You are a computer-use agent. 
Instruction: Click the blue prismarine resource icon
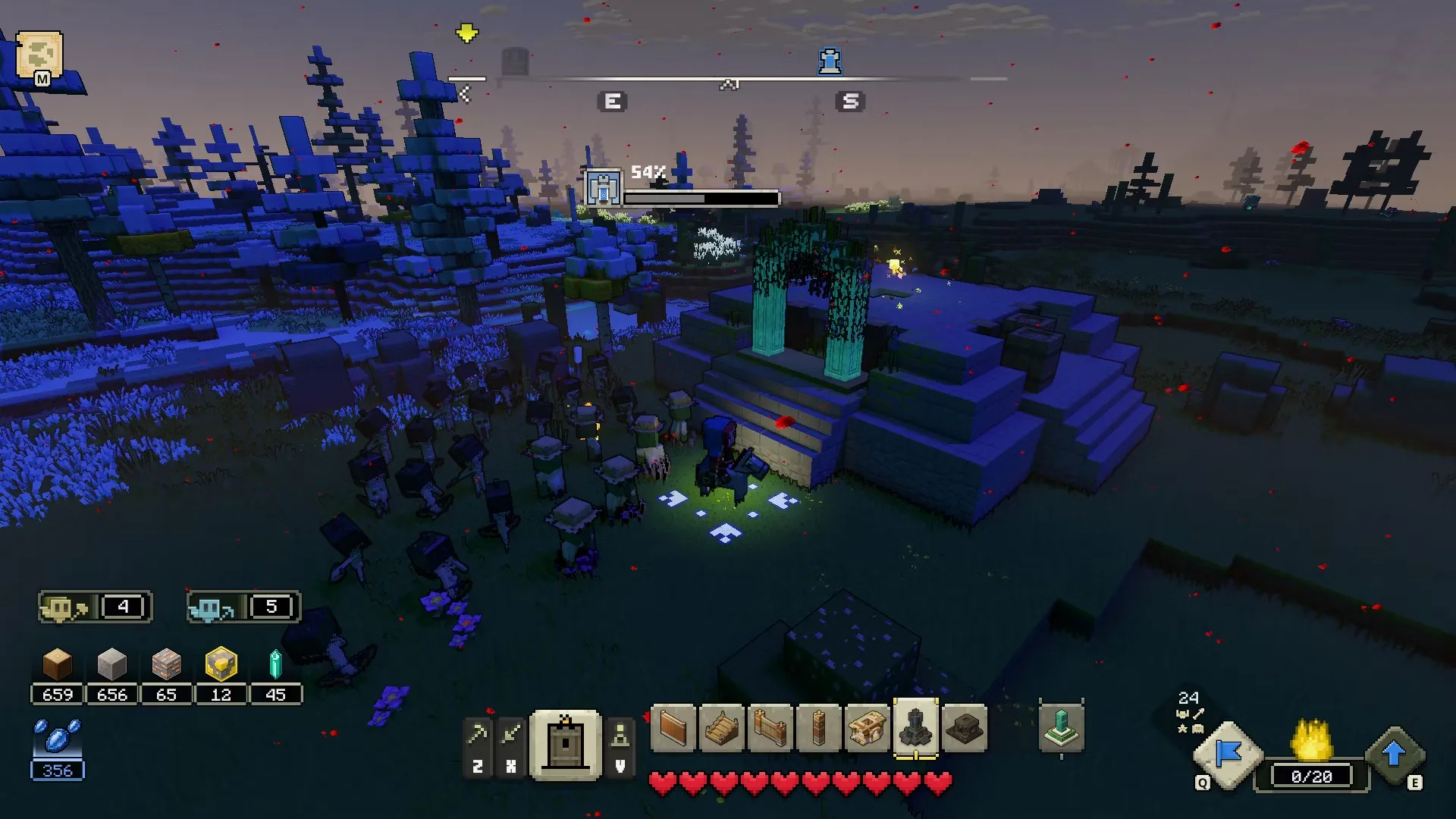[58, 738]
